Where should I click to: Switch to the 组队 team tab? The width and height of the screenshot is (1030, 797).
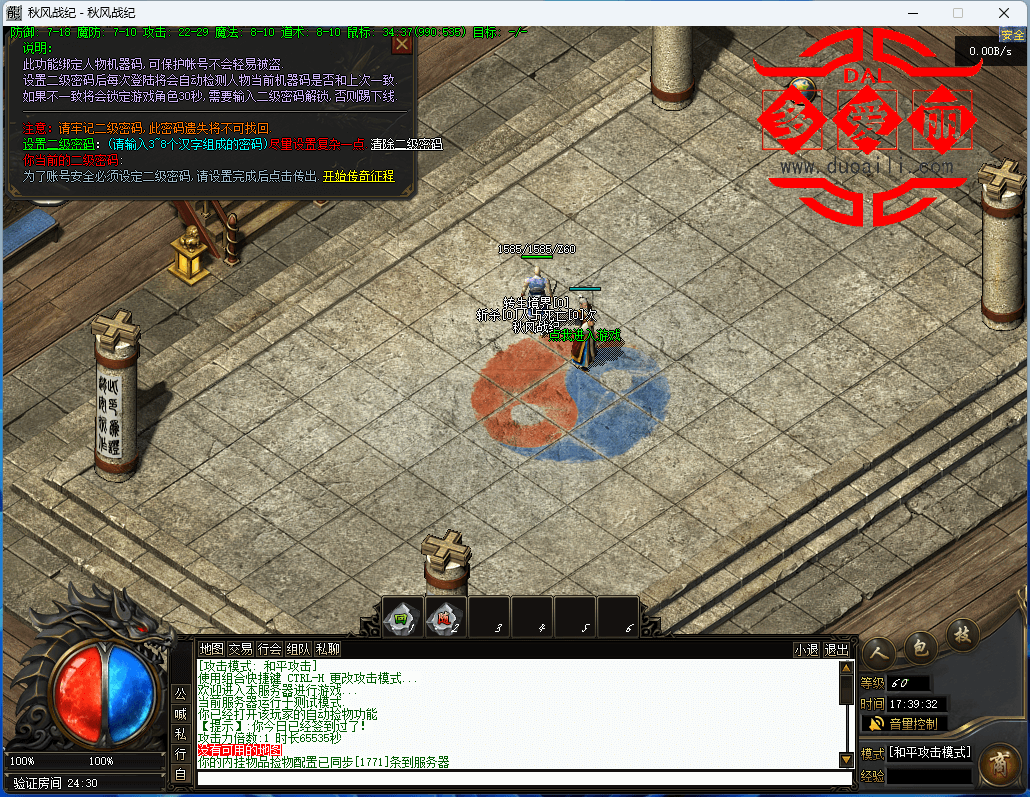click(298, 649)
